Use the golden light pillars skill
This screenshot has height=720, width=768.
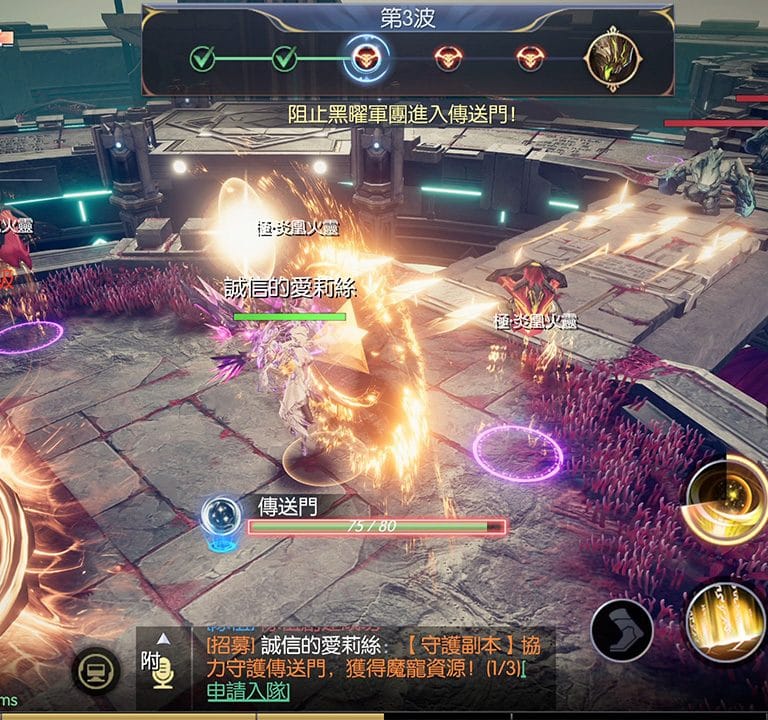[x=727, y=621]
